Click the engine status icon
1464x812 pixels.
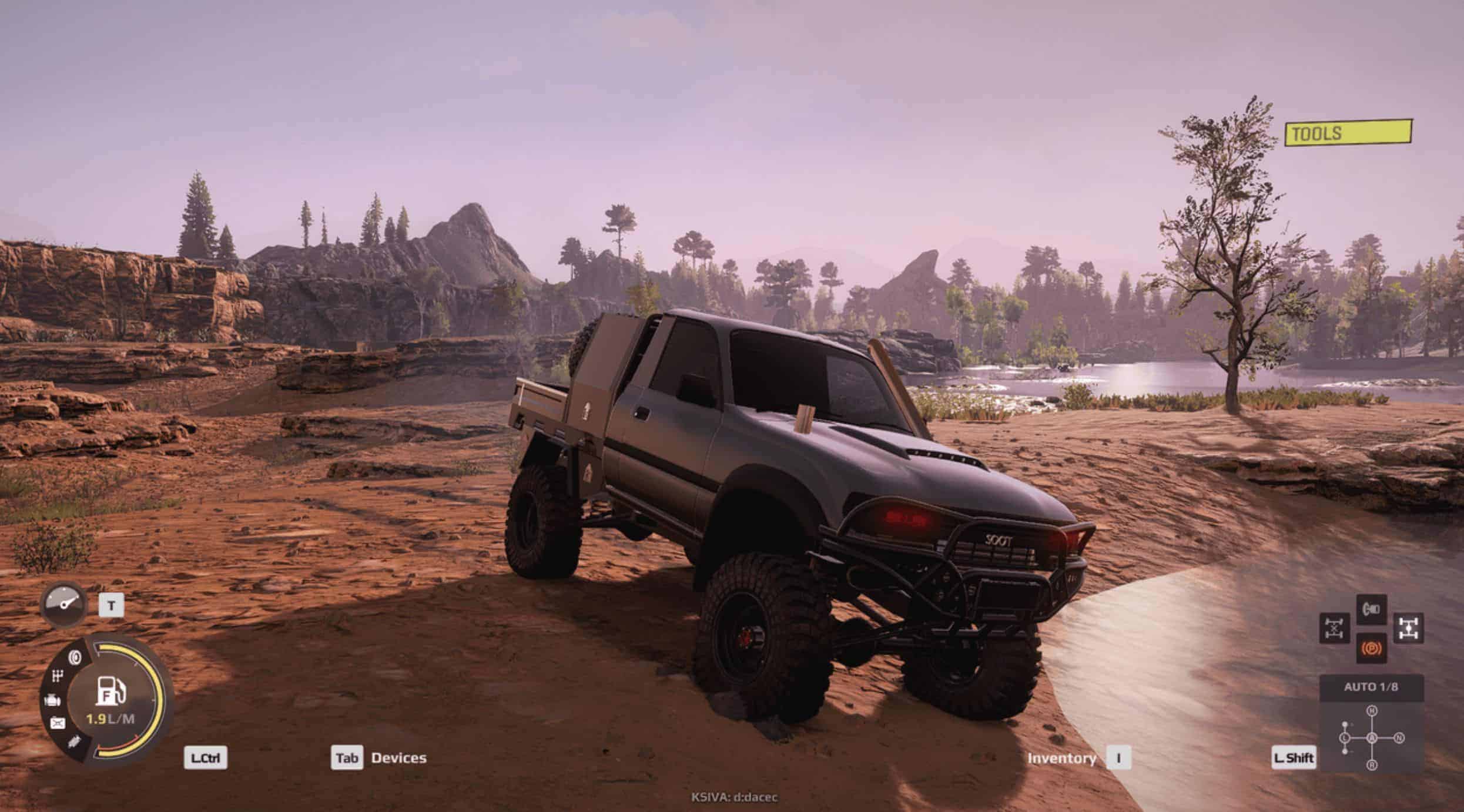click(52, 700)
